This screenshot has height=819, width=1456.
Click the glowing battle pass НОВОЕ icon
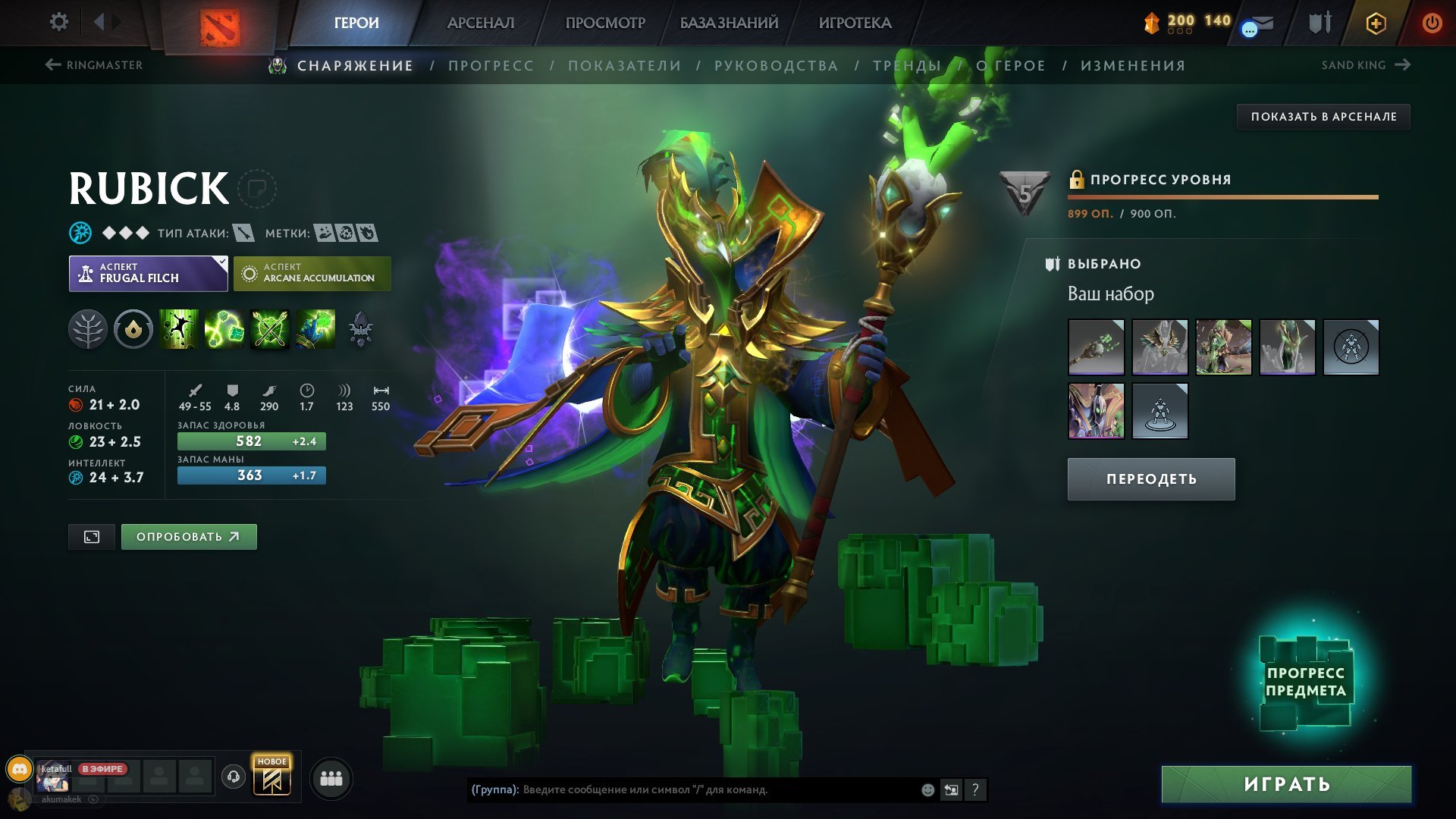(x=273, y=775)
